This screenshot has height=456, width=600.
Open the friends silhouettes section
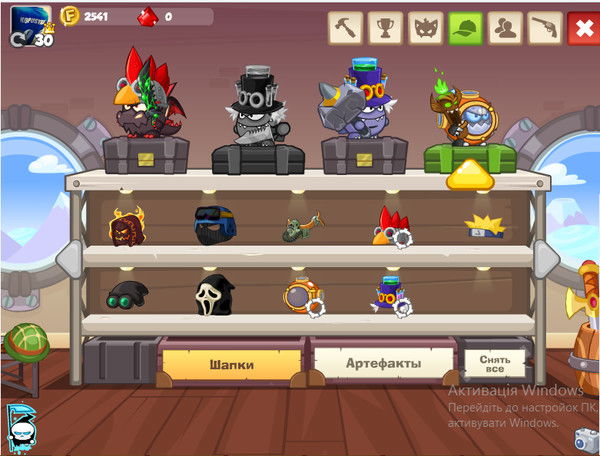[x=505, y=28]
